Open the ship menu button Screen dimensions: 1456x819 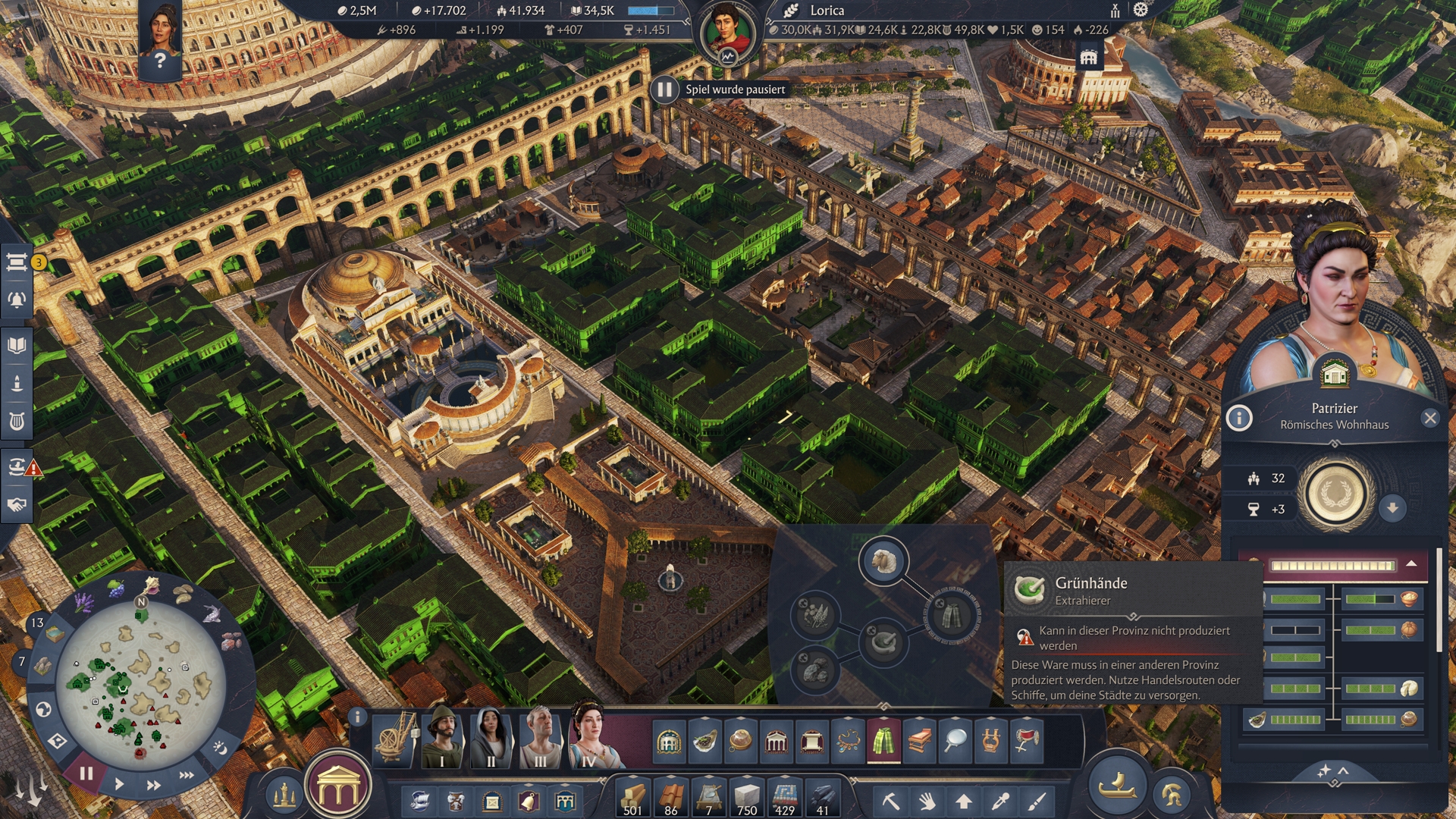point(1117,787)
